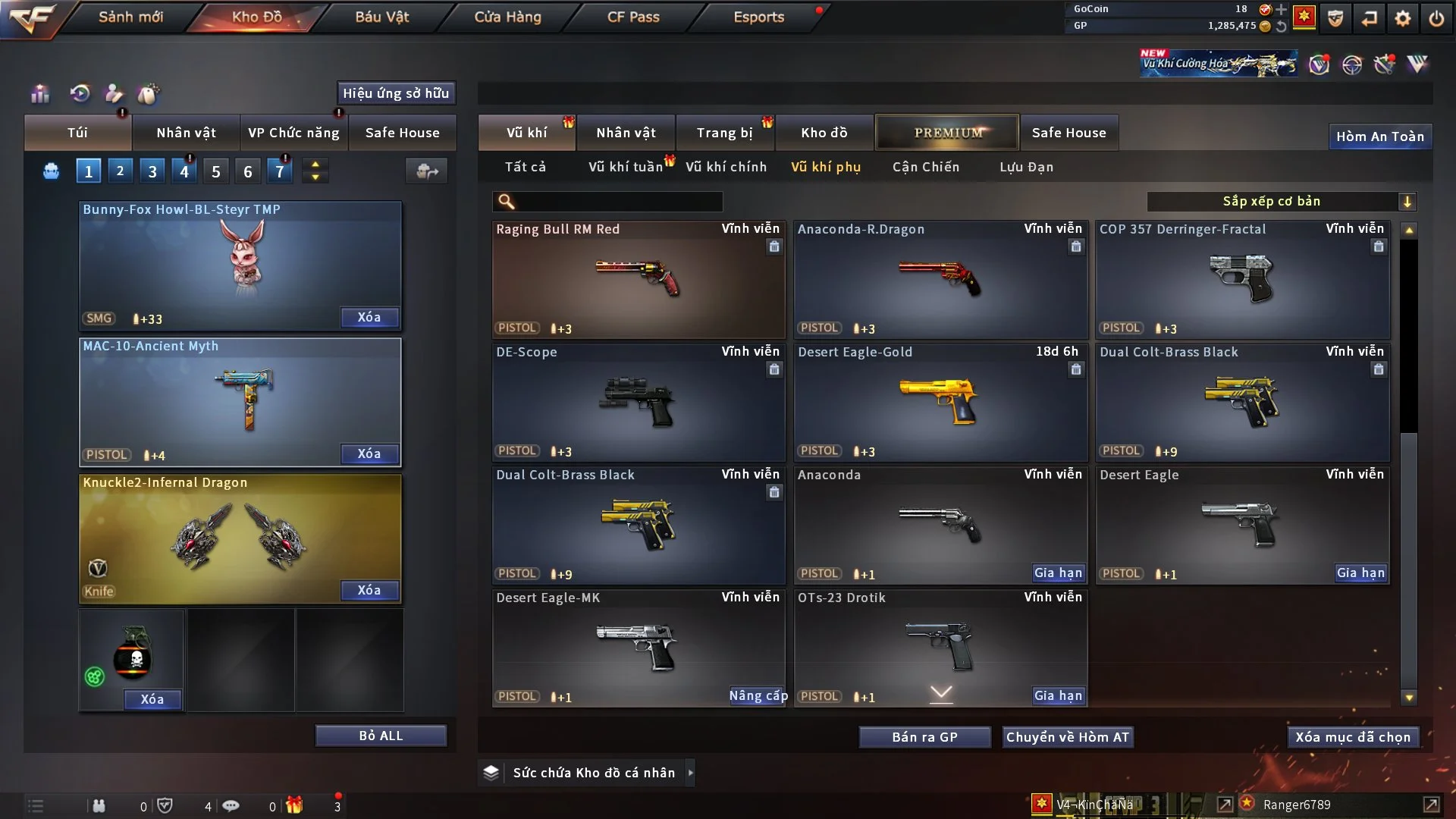Open the Hòm An Toàn safe box
1456x819 pixels.
tap(1379, 136)
